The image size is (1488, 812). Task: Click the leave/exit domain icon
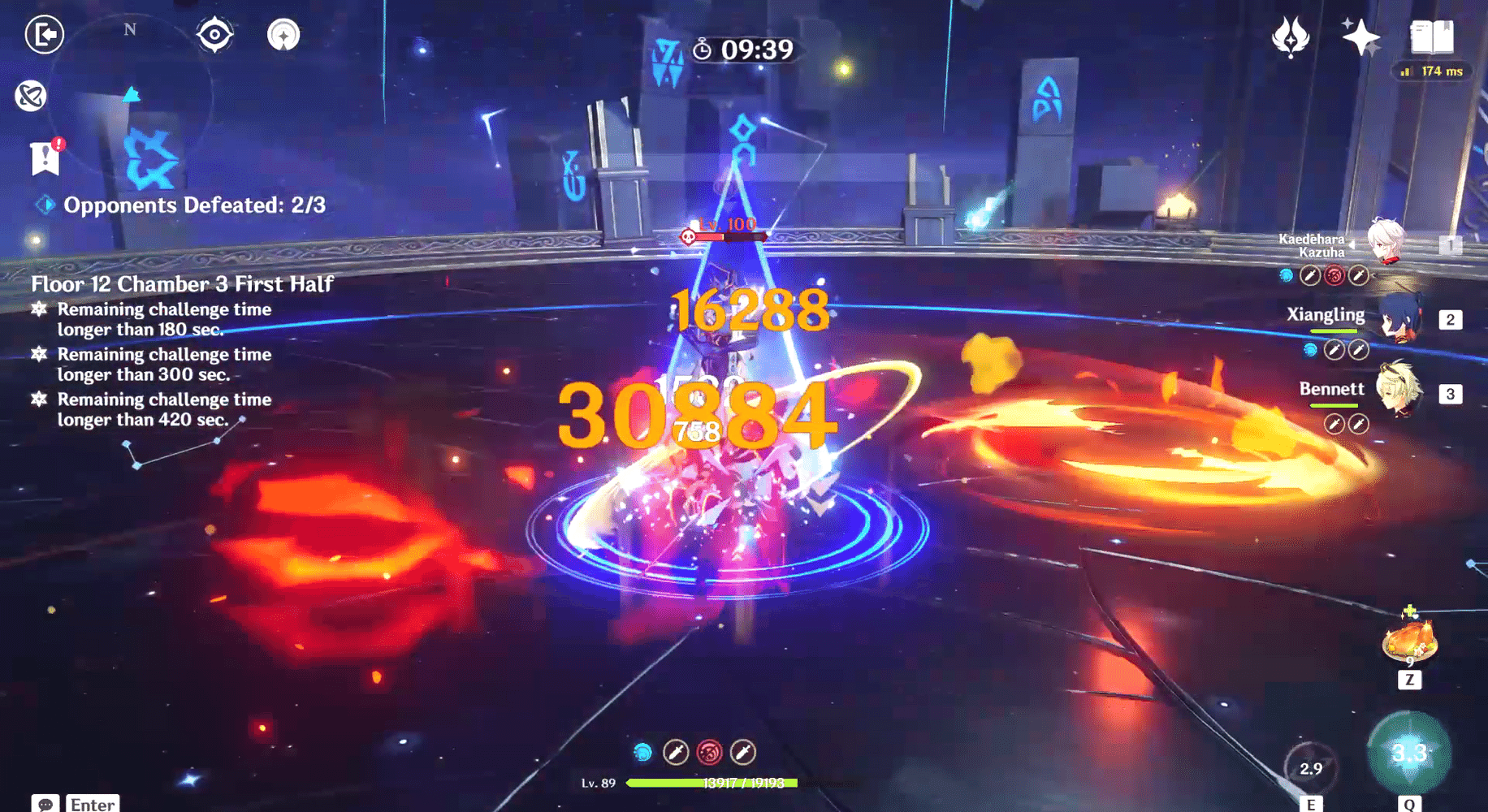pos(46,34)
